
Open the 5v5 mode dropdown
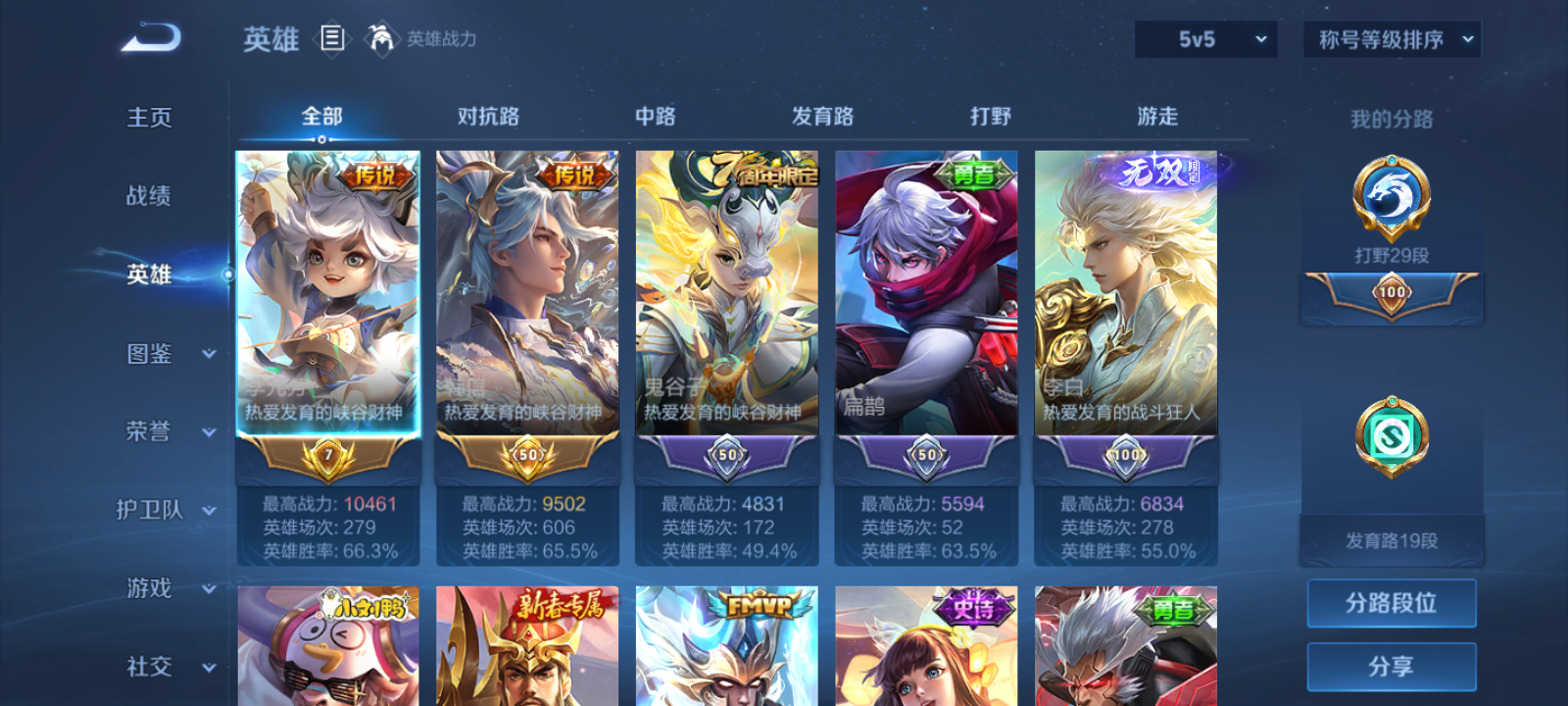pyautogui.click(x=1204, y=39)
